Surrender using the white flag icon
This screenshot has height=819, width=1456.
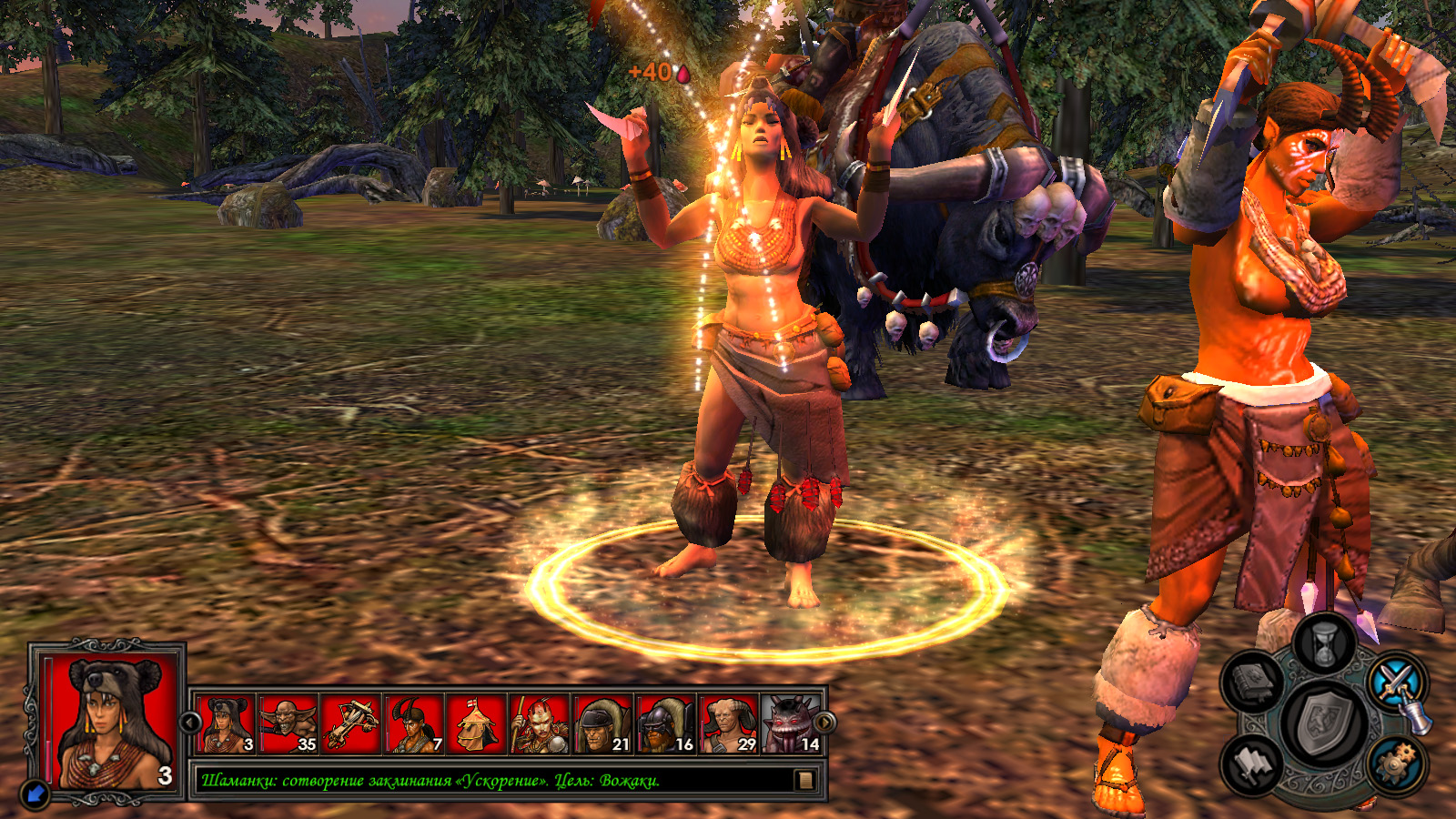coord(1254,764)
